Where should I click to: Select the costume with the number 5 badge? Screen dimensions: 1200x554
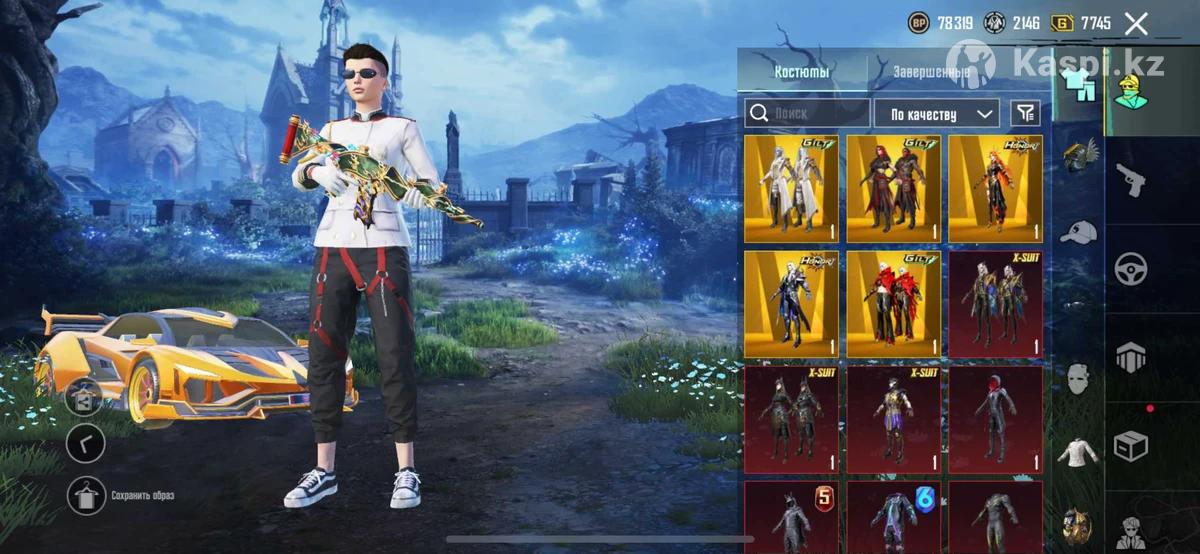[x=793, y=516]
